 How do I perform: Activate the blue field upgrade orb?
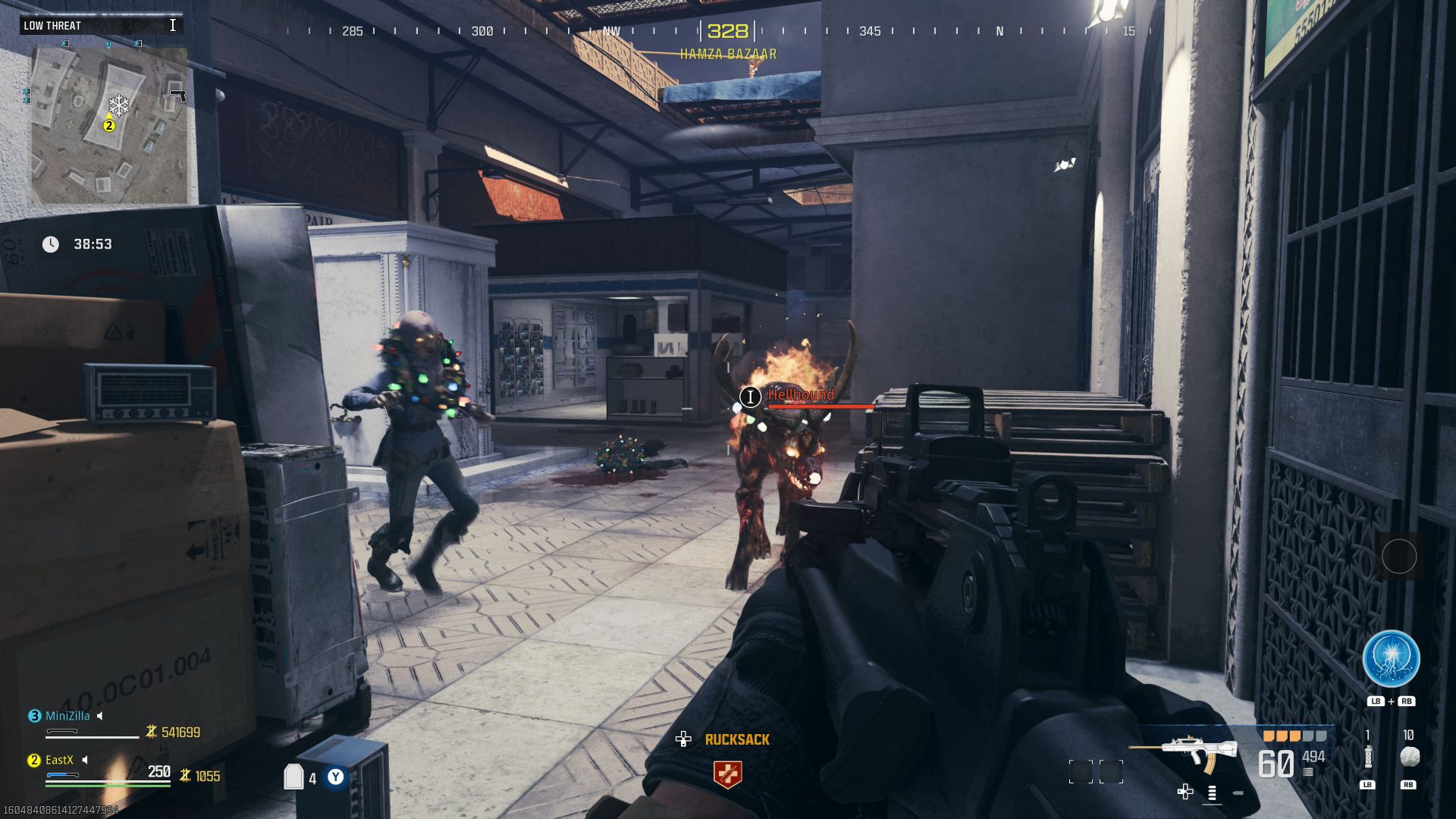pyautogui.click(x=1391, y=659)
